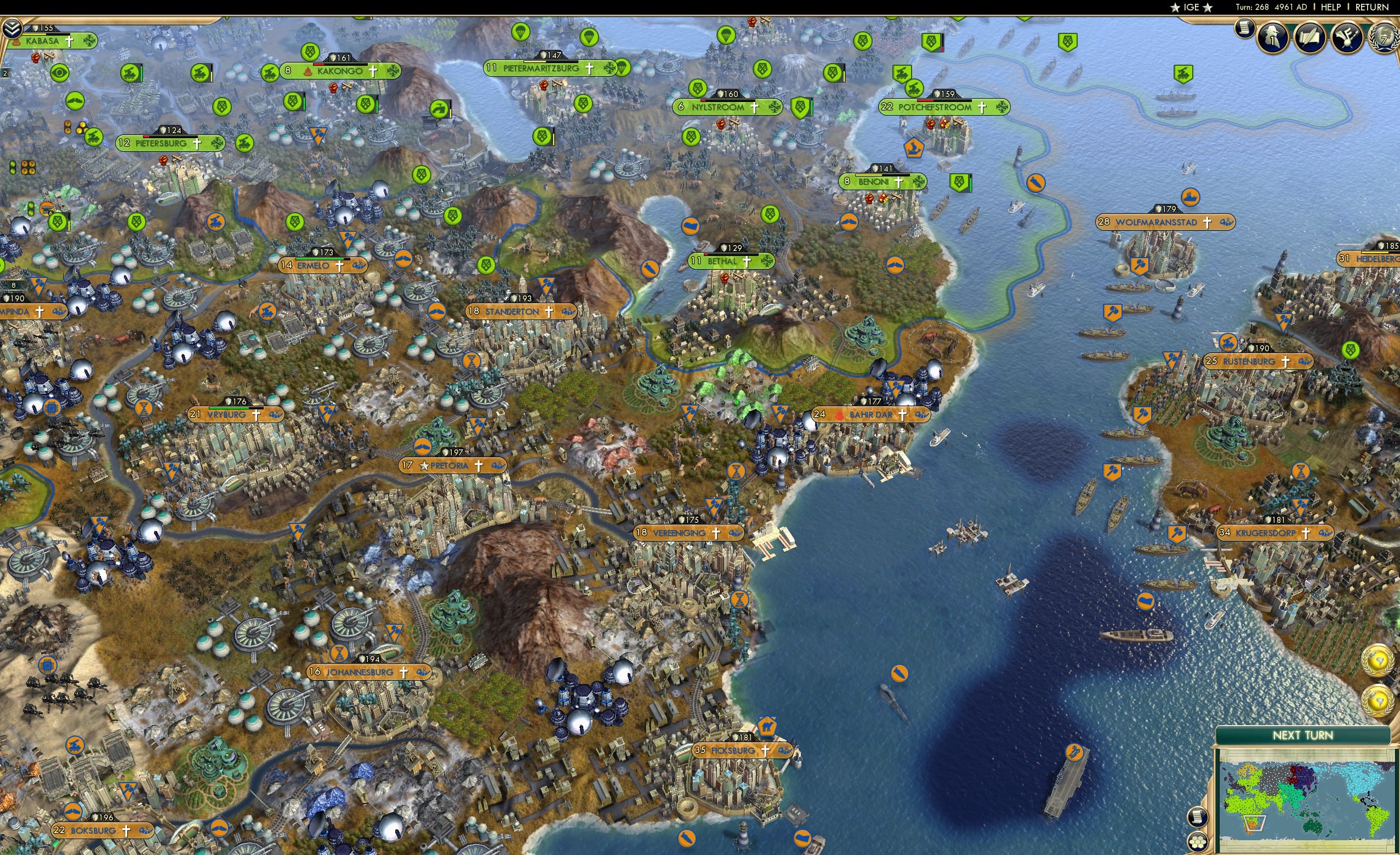1400x855 pixels.
Task: Open the notifications scroll above the minimap
Action: (1198, 817)
